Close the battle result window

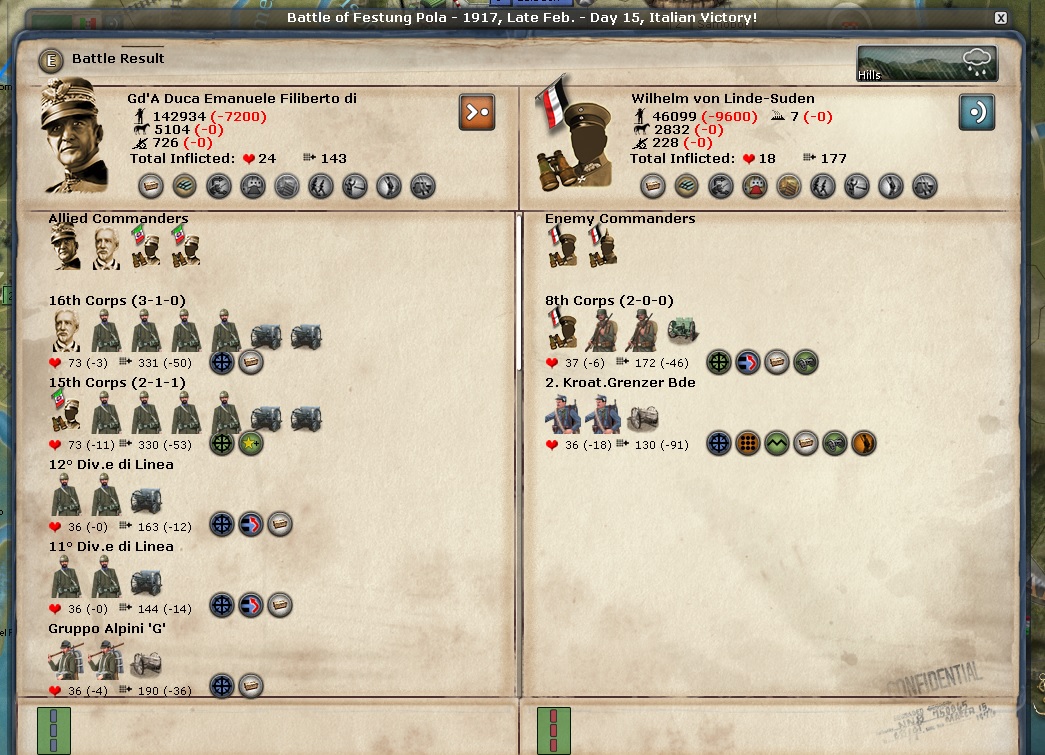[x=1001, y=18]
